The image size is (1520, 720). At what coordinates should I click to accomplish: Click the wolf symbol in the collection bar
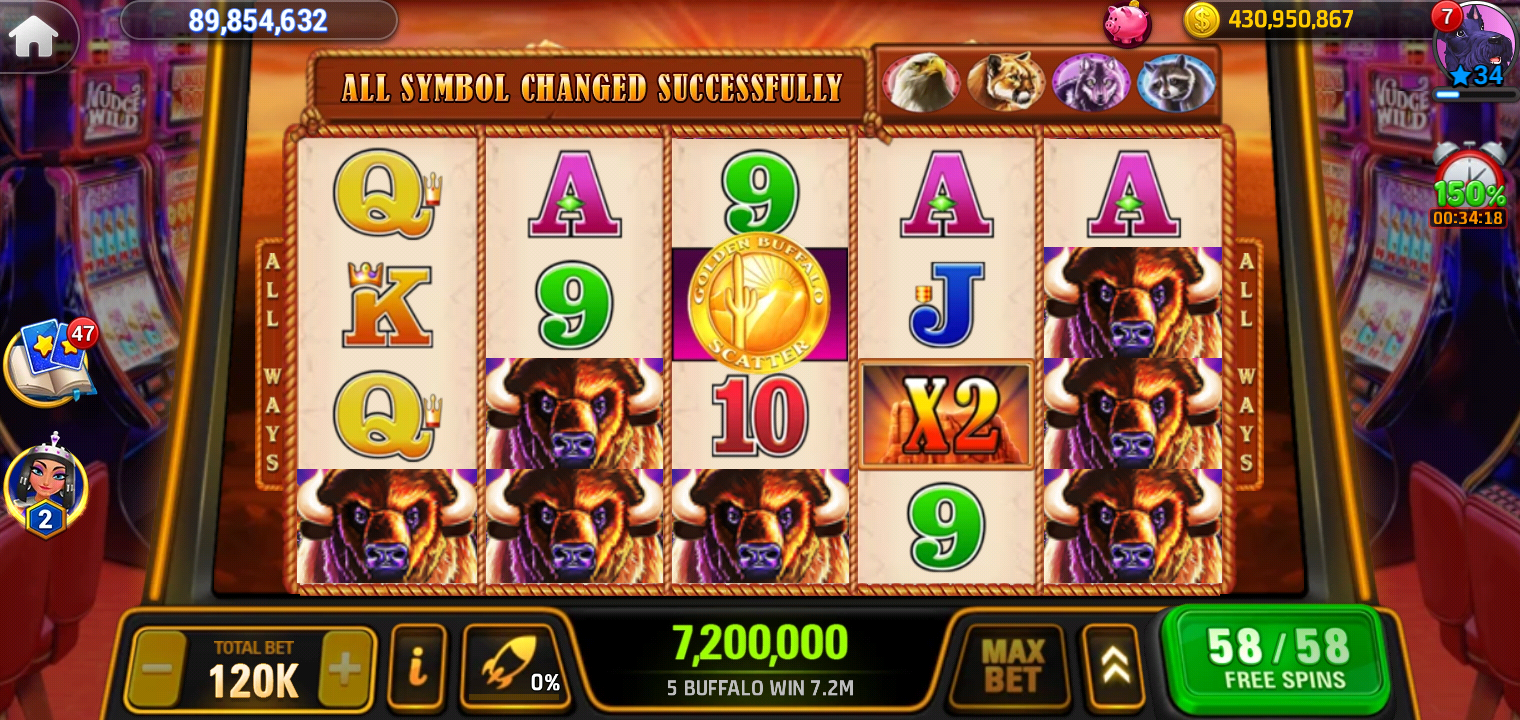pyautogui.click(x=1090, y=82)
